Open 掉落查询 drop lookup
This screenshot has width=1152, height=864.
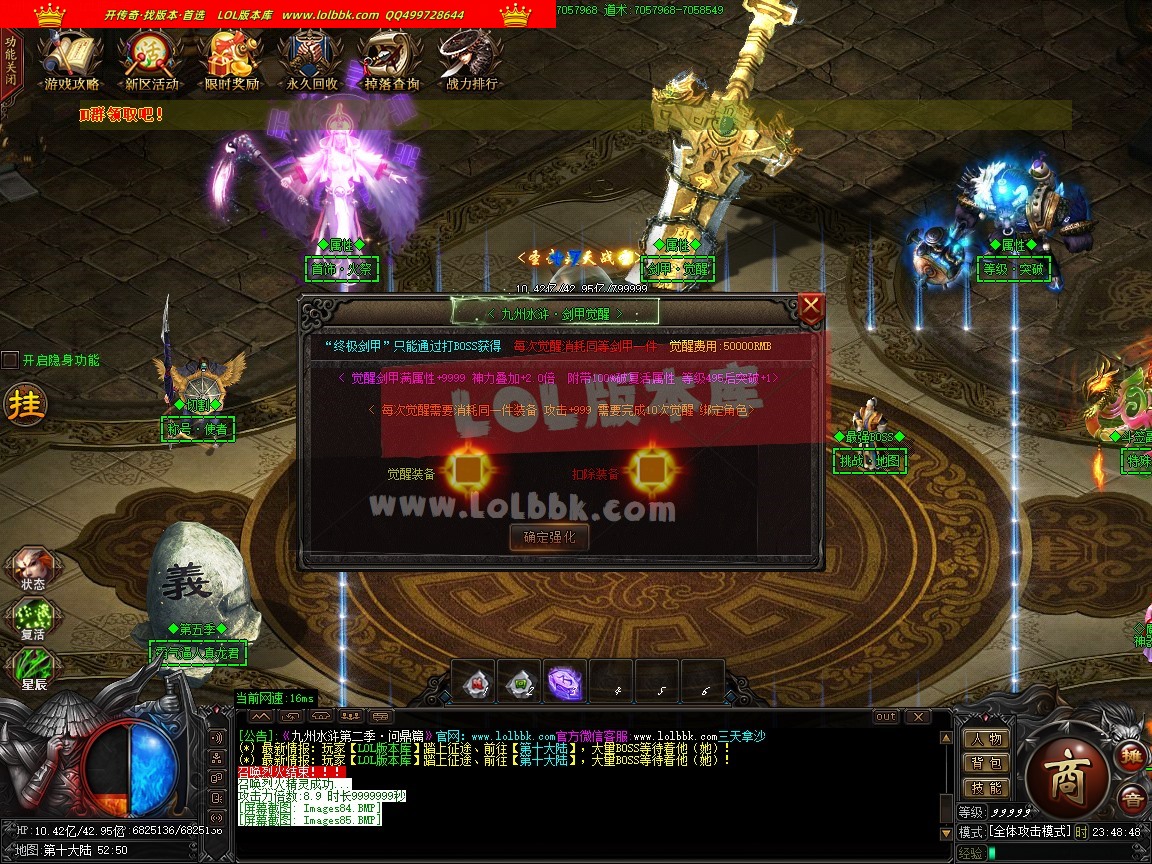pyautogui.click(x=391, y=60)
